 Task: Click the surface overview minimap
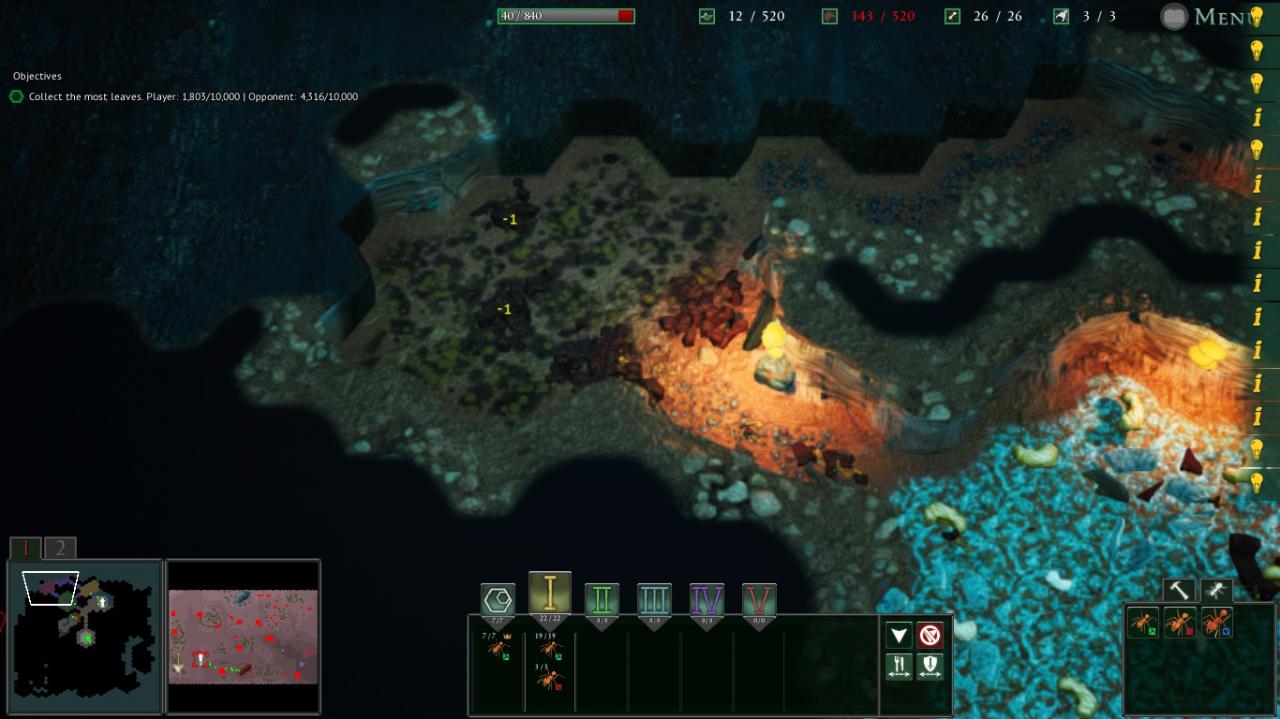point(243,636)
